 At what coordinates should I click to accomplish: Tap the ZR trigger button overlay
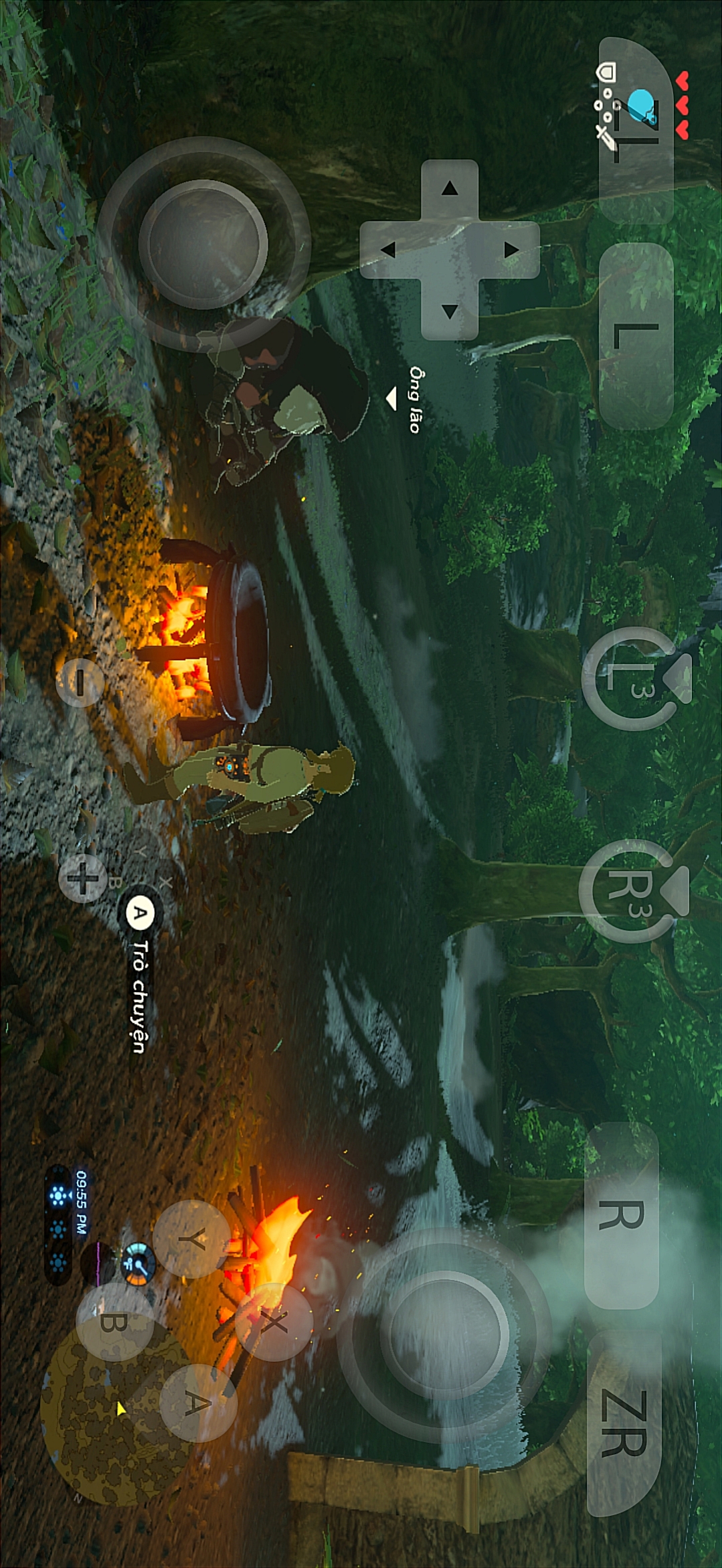(624, 1423)
